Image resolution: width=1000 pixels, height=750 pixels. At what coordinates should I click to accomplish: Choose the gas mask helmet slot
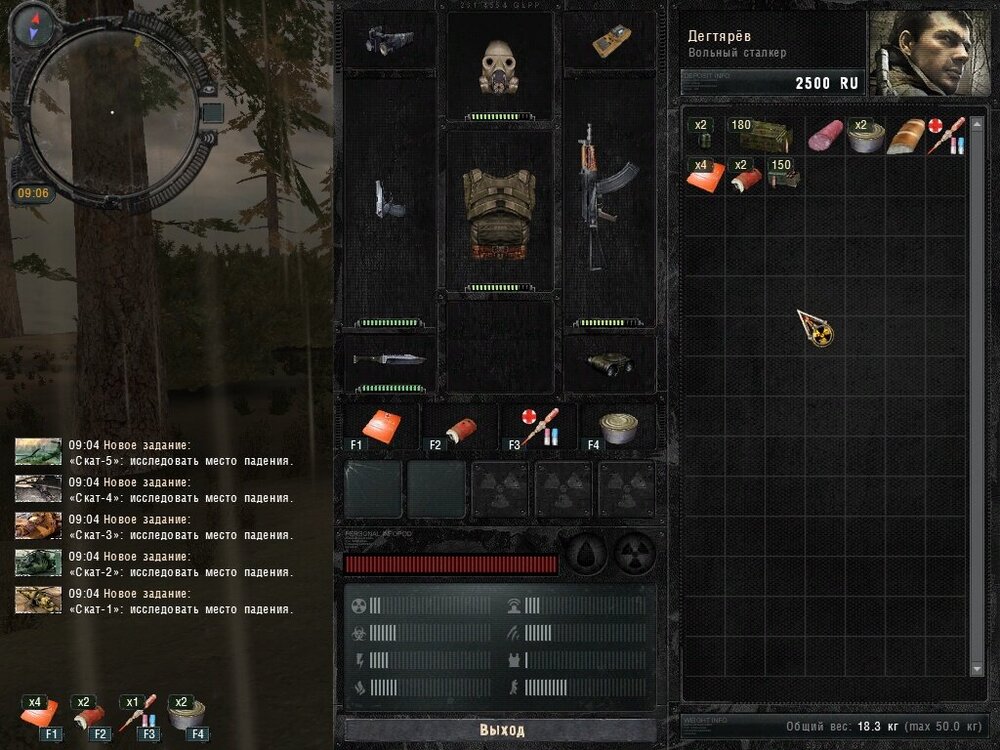tap(498, 67)
